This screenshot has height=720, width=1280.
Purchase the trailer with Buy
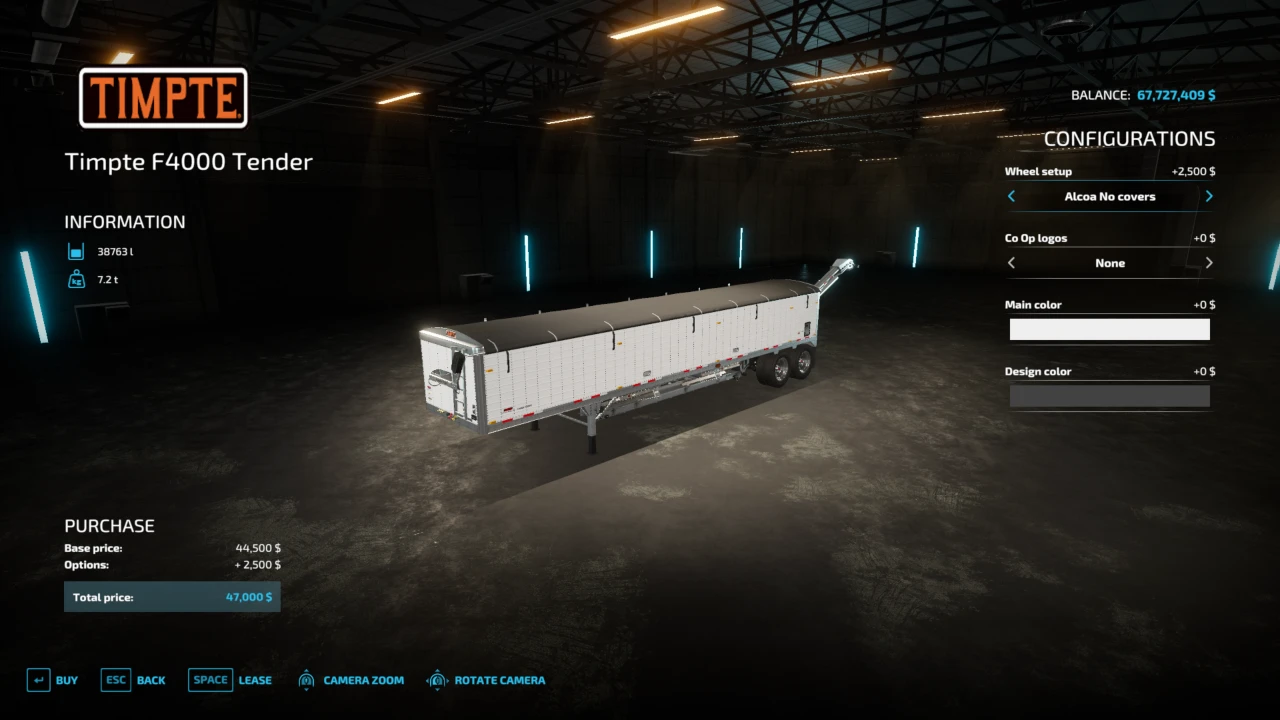67,679
